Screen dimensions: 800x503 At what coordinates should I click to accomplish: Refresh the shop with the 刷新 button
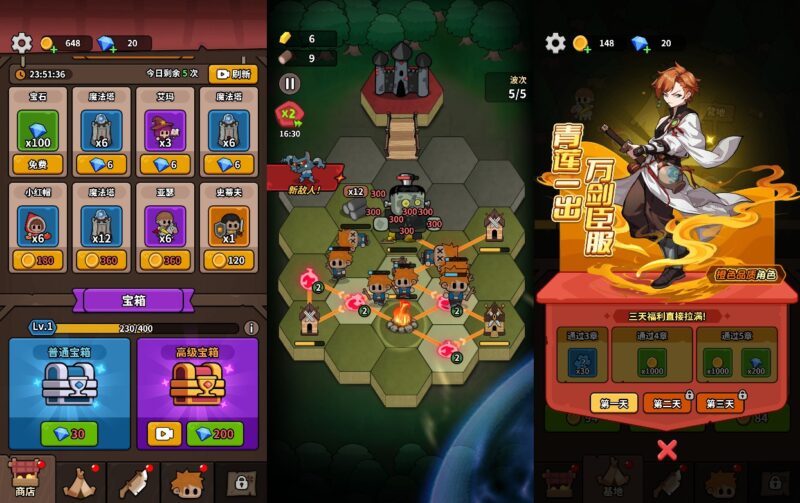tap(233, 74)
